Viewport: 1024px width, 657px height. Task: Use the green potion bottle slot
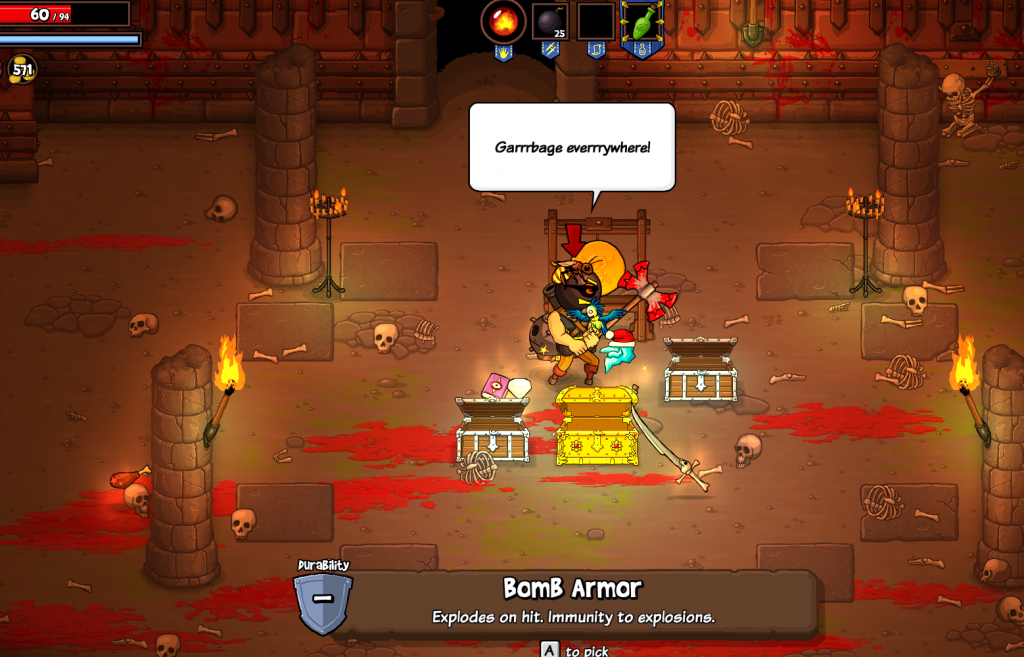(x=641, y=21)
